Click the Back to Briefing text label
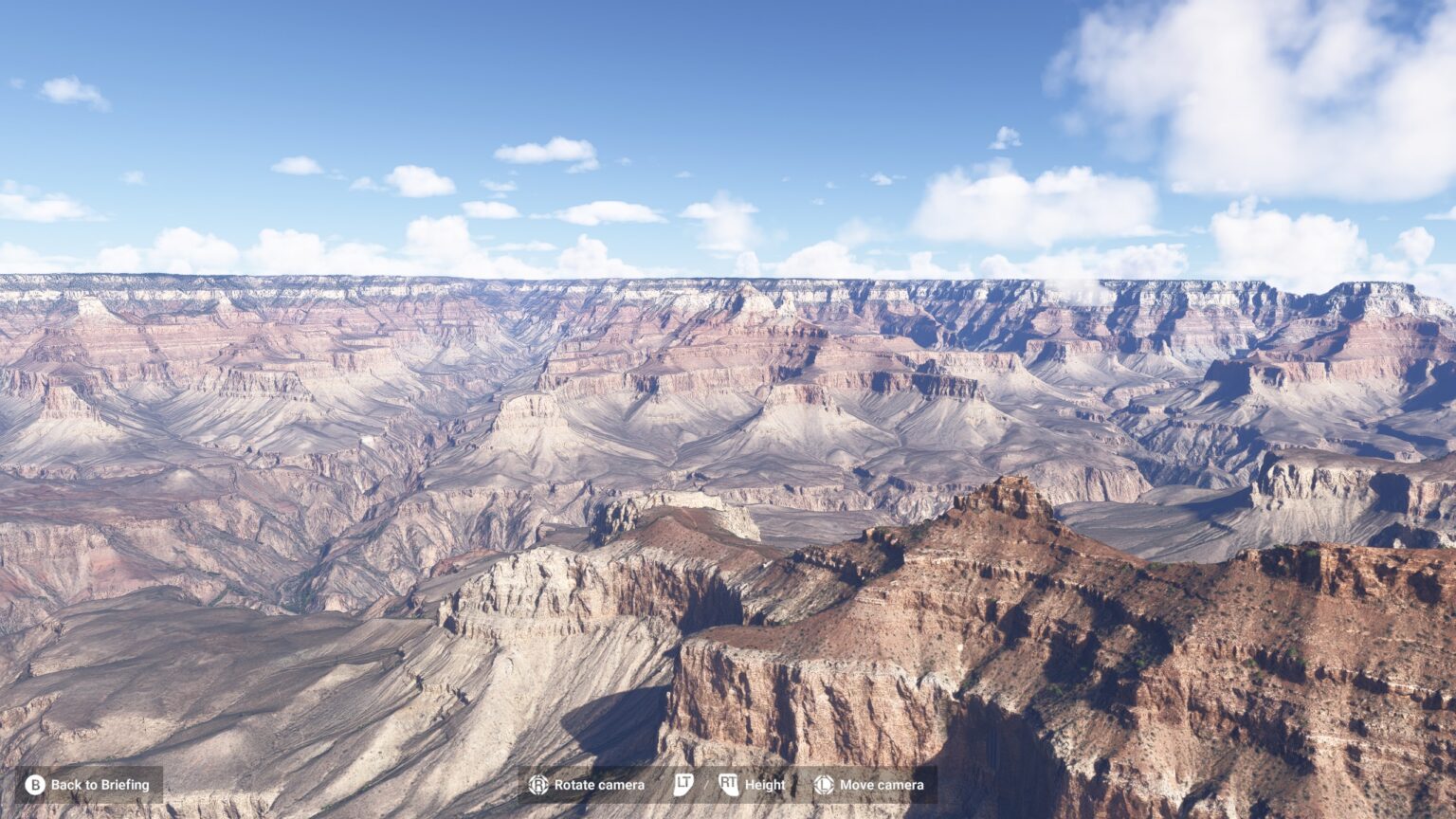The width and height of the screenshot is (1456, 819). (104, 785)
